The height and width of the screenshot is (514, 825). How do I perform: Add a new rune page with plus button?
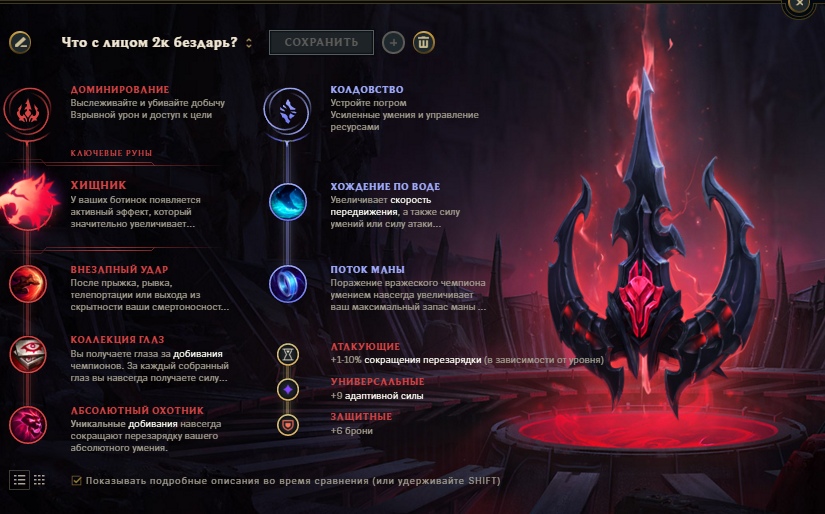point(394,42)
